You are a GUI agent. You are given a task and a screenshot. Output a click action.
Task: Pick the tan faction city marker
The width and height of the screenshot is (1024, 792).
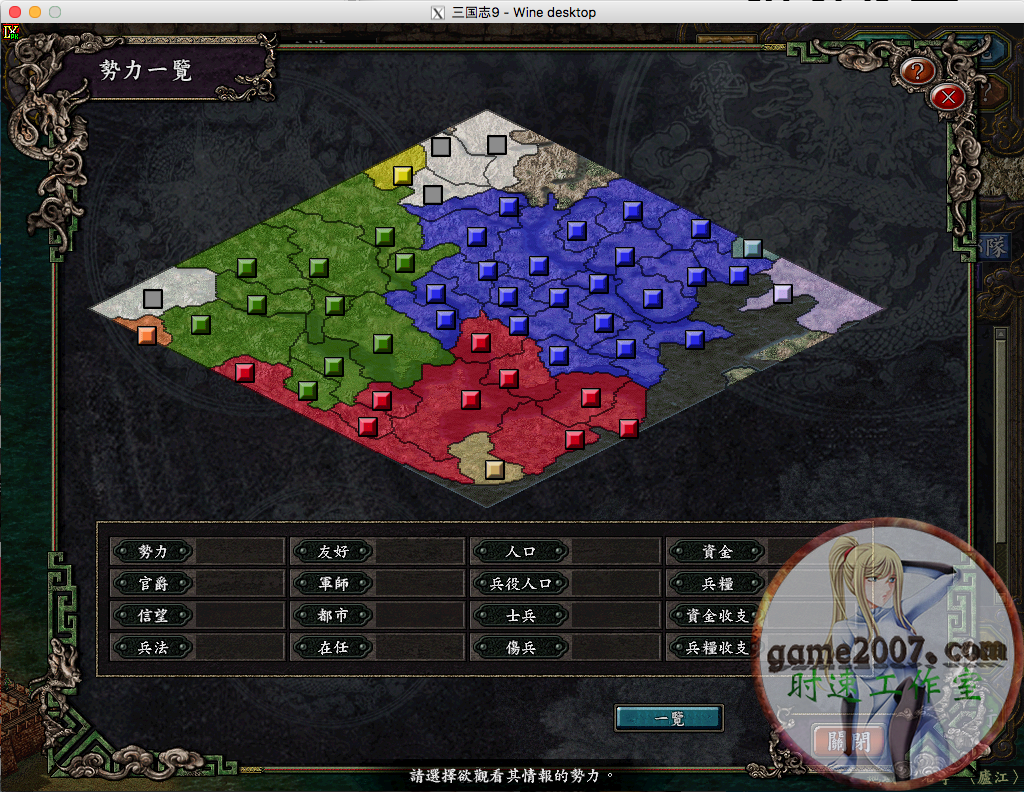point(494,468)
